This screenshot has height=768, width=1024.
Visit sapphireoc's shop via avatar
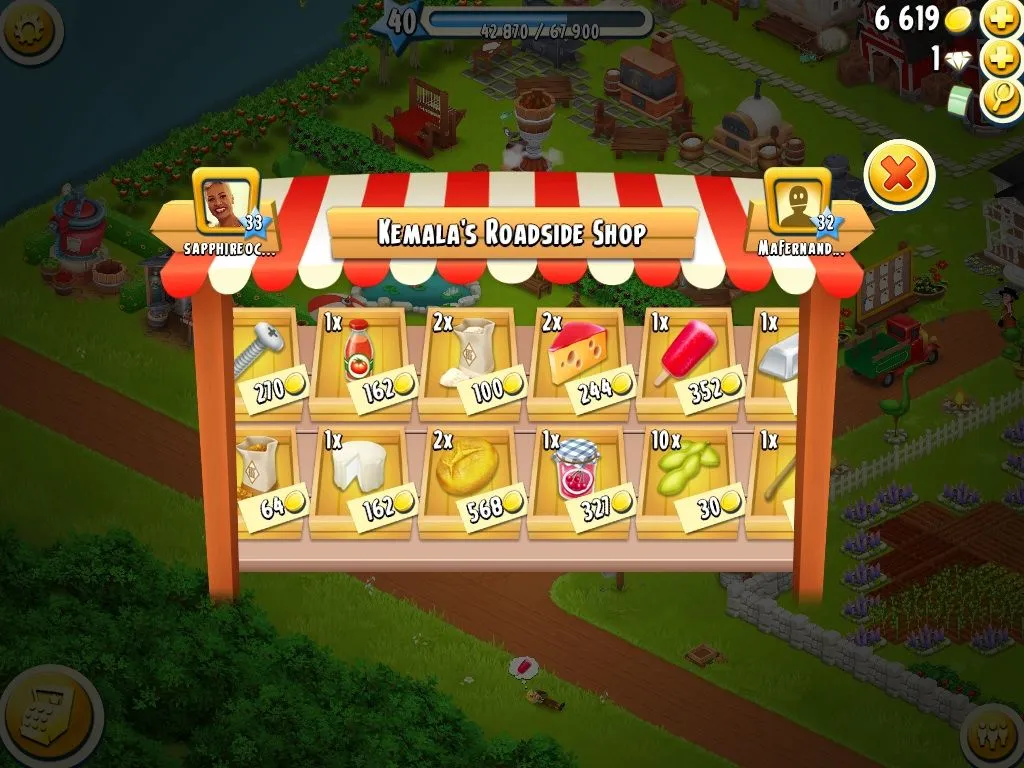pyautogui.click(x=226, y=200)
